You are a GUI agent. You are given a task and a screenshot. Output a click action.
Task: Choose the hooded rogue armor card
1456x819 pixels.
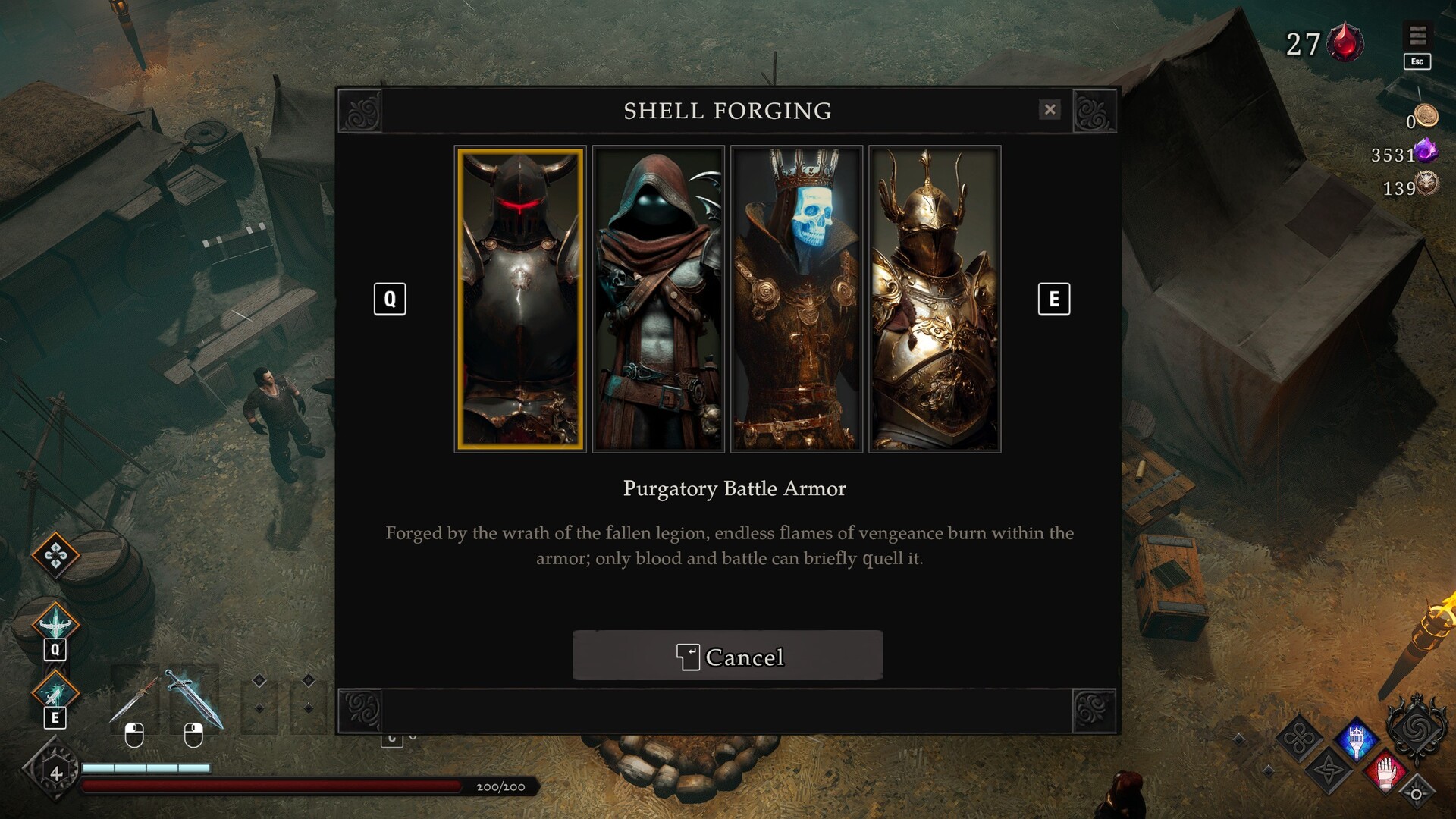658,299
